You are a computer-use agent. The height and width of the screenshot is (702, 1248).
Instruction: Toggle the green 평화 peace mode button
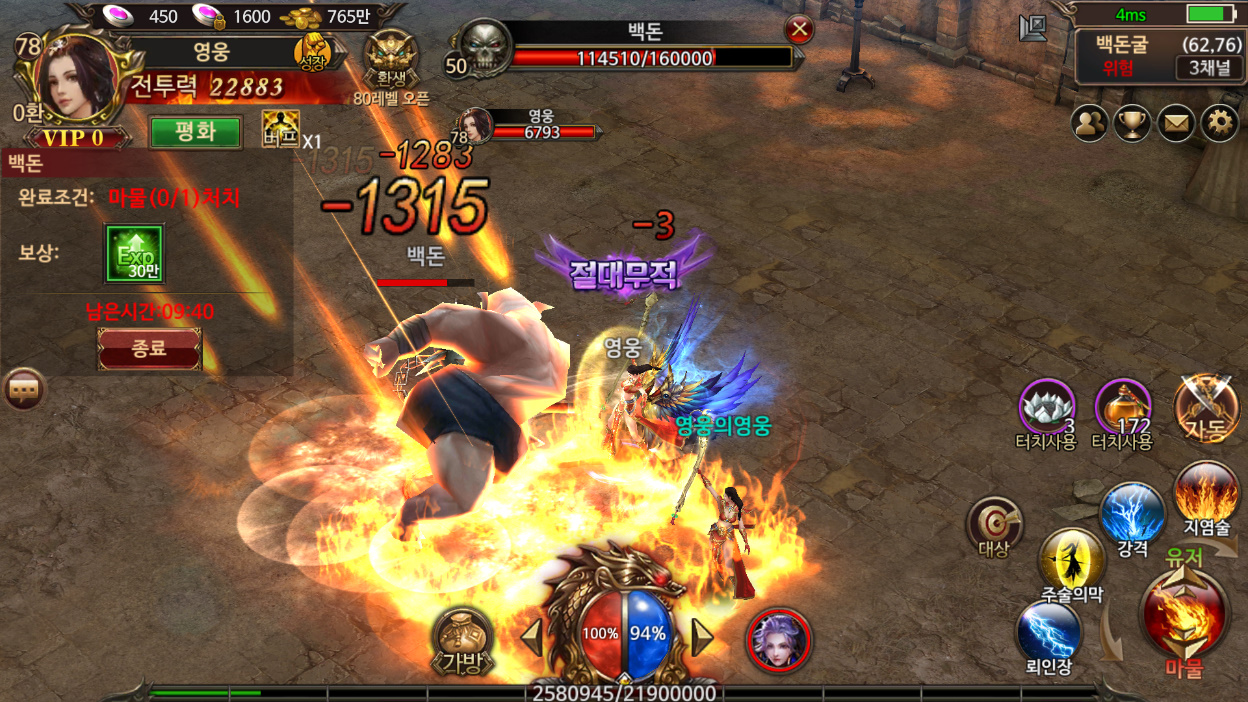click(196, 133)
